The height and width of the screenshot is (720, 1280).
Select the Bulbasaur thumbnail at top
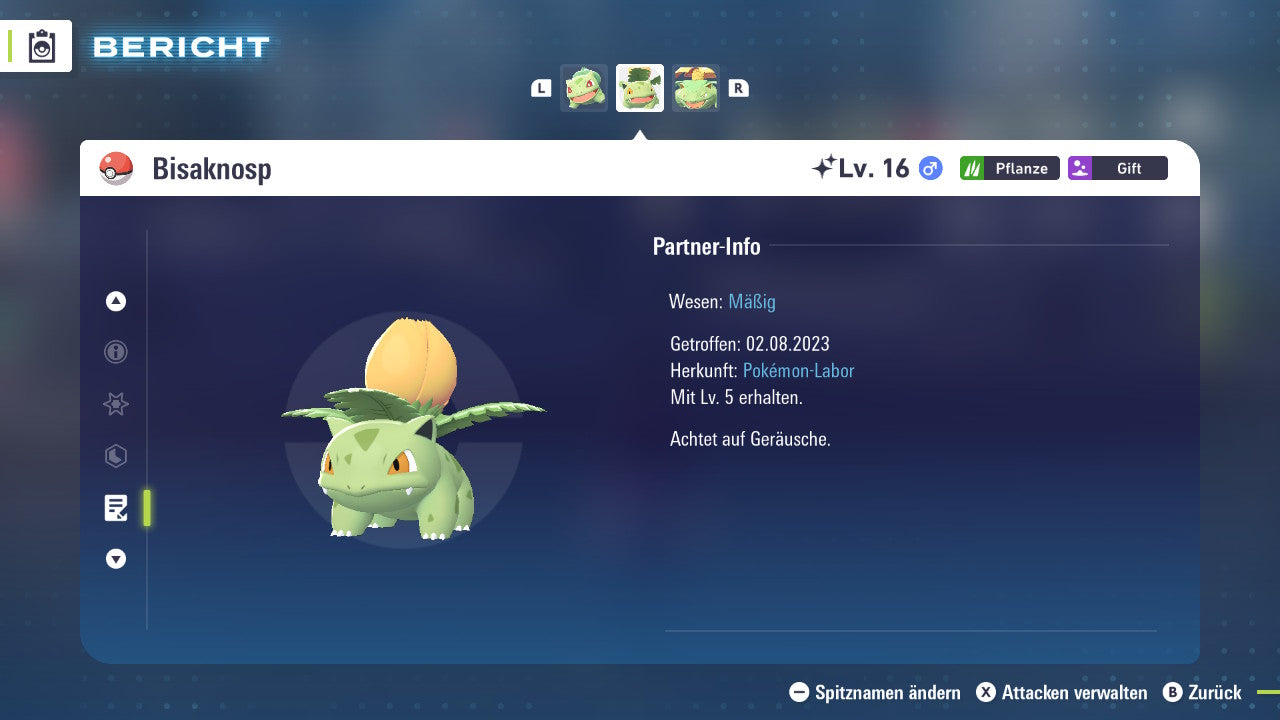tap(584, 88)
